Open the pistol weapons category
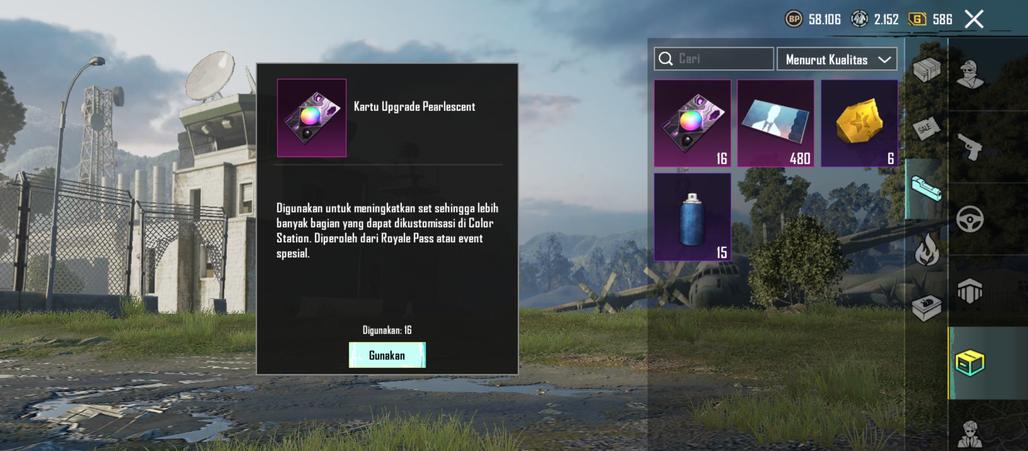 coord(970,147)
